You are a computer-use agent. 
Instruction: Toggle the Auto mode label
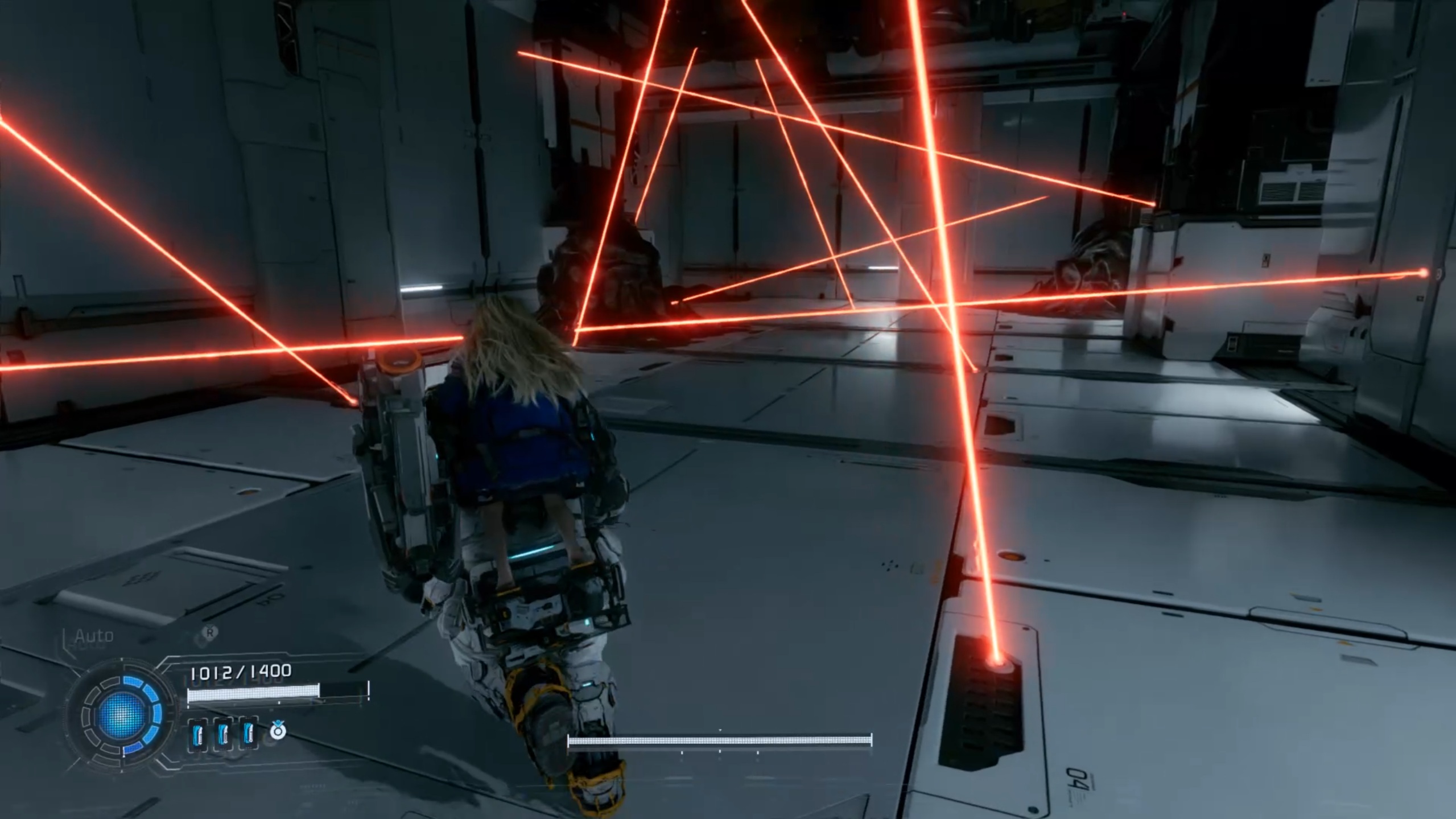point(94,635)
